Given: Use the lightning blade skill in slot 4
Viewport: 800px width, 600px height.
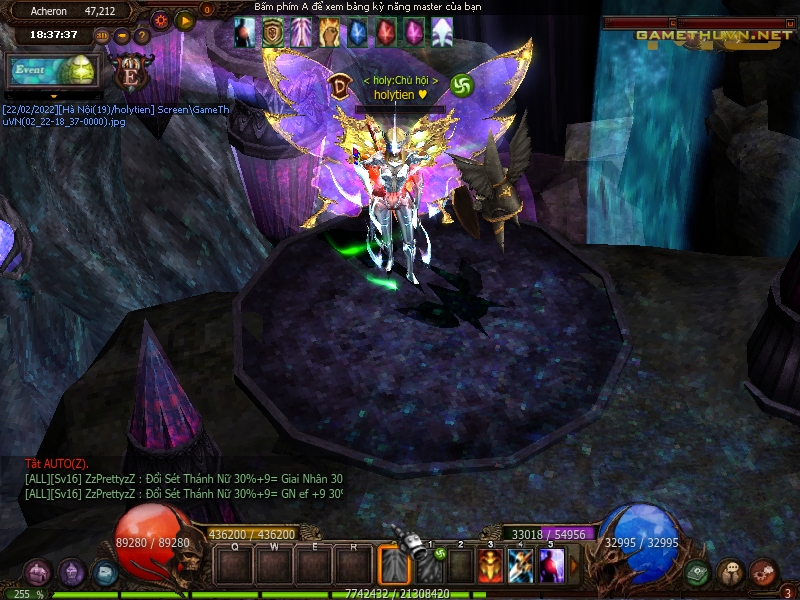Looking at the screenshot, I should (x=520, y=566).
